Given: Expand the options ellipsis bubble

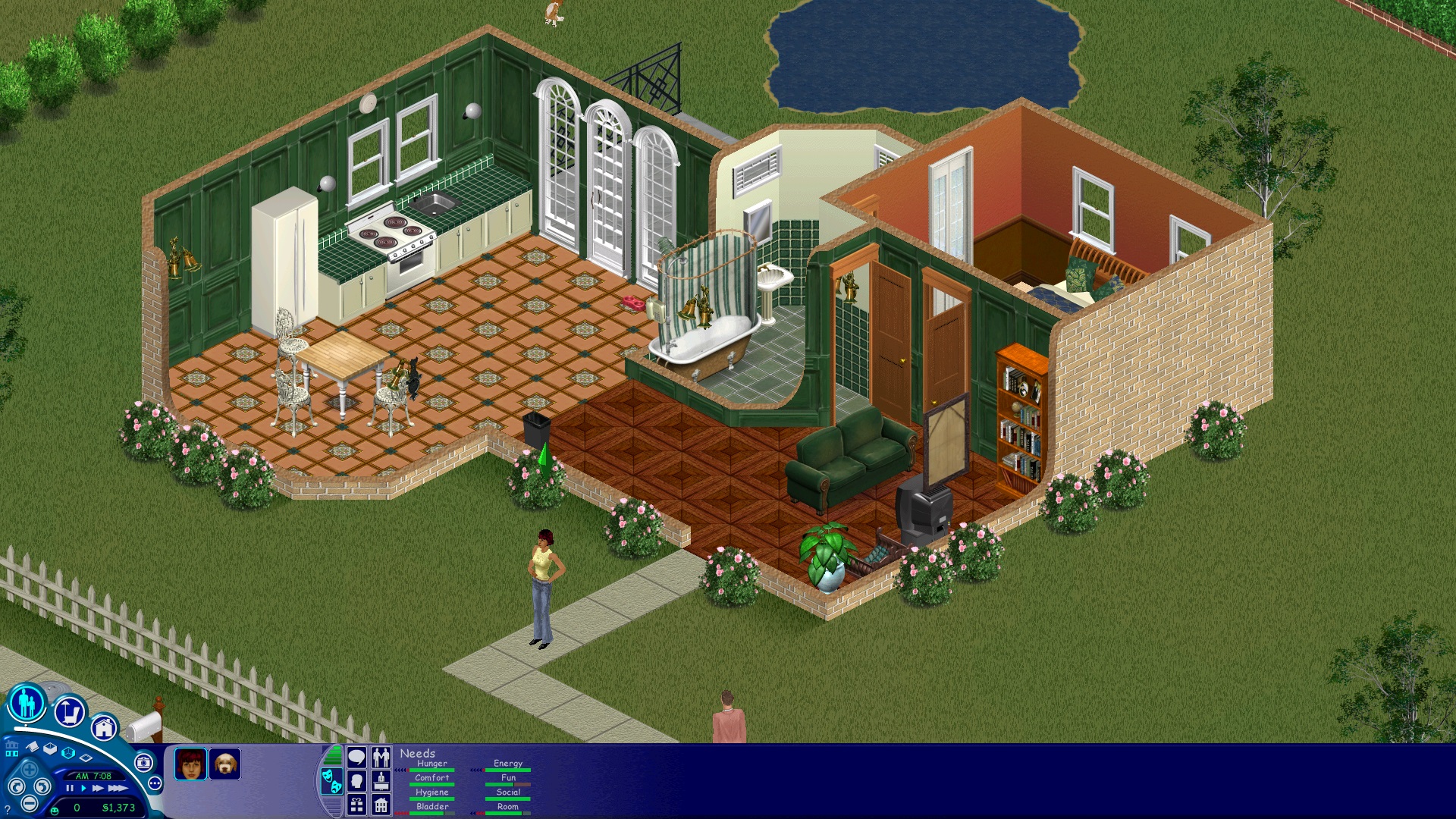Looking at the screenshot, I should point(155,784).
